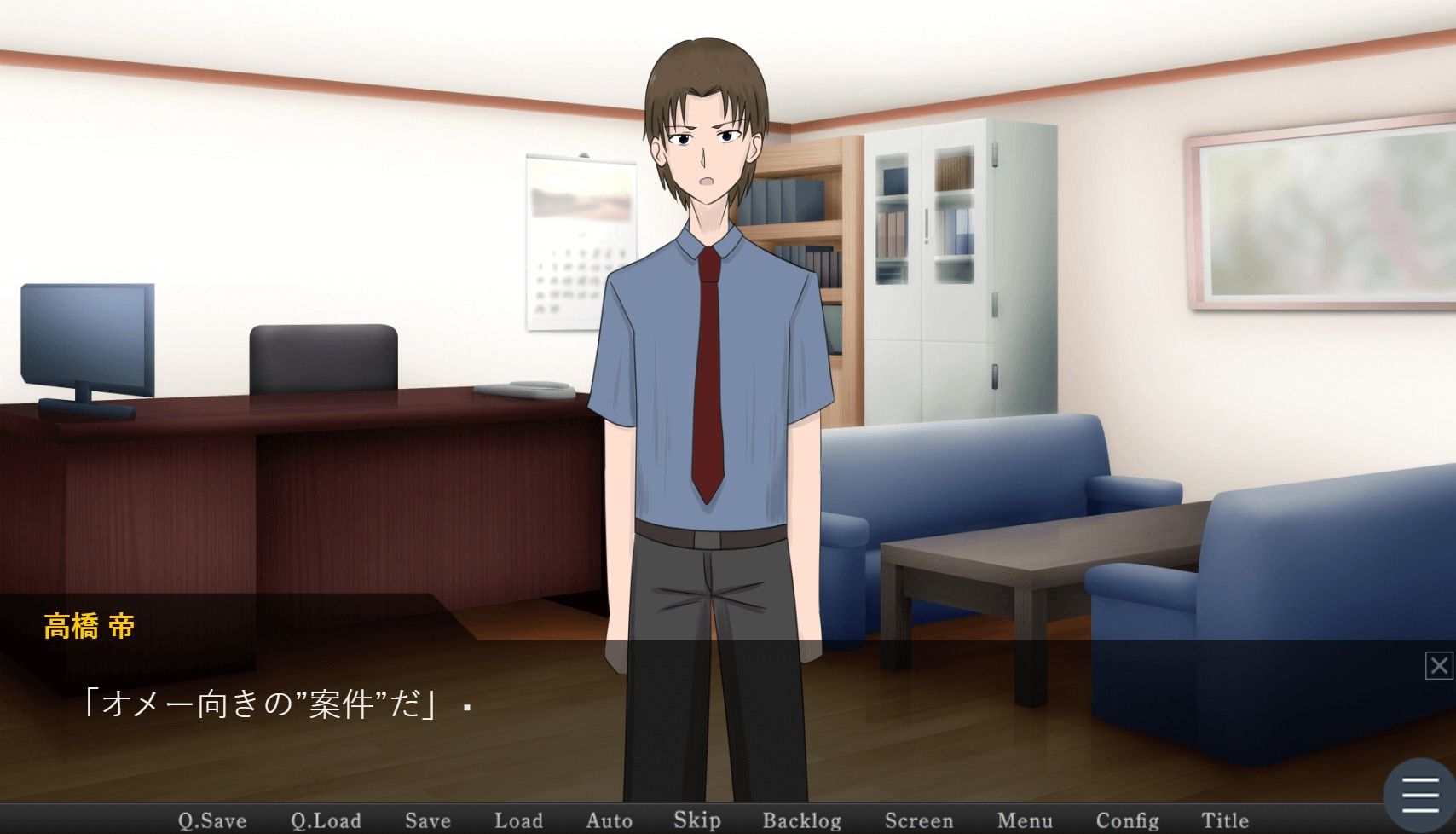Open the Load screen
The image size is (1456, 834).
519,820
